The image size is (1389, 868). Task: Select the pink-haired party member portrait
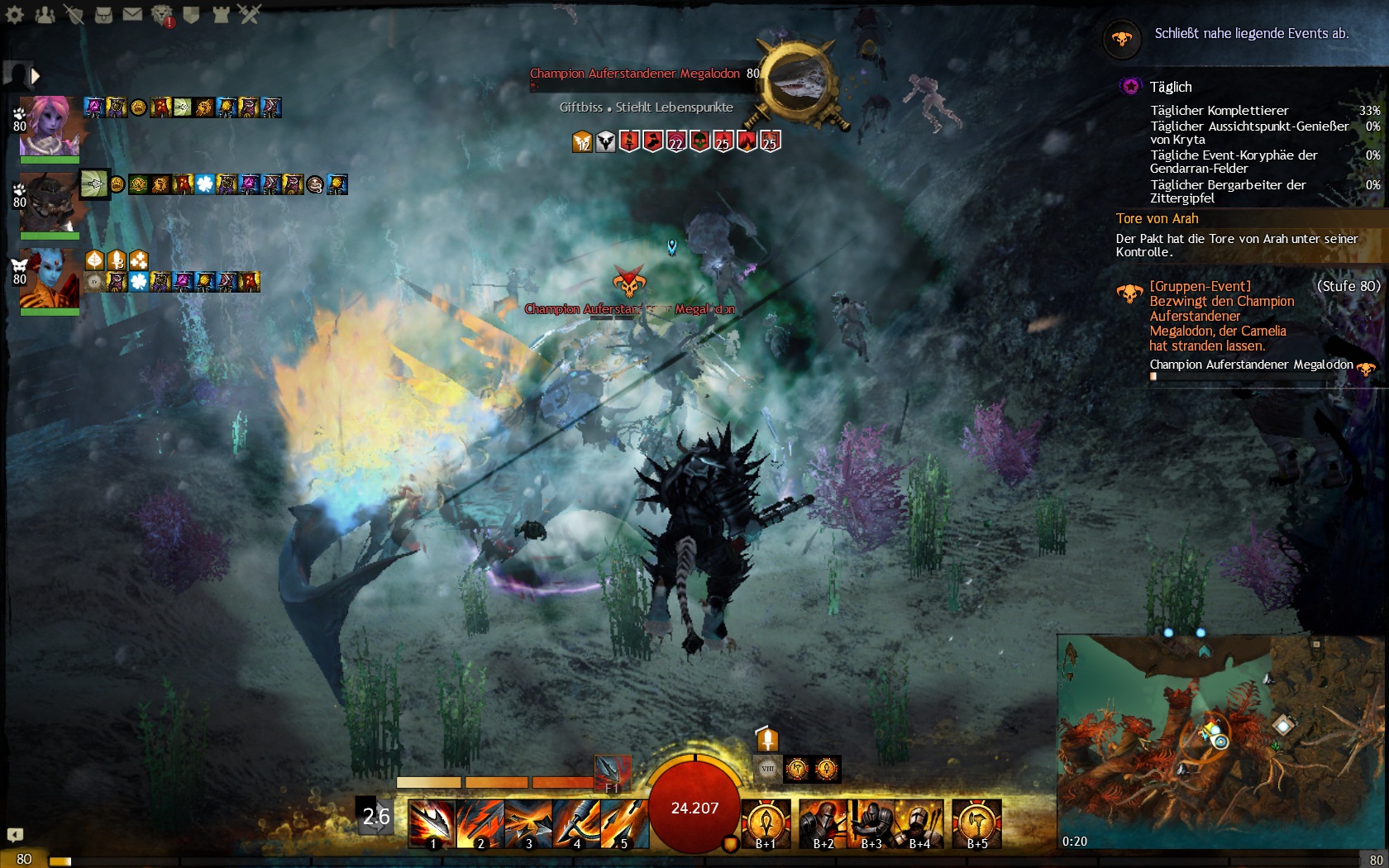pos(50,126)
